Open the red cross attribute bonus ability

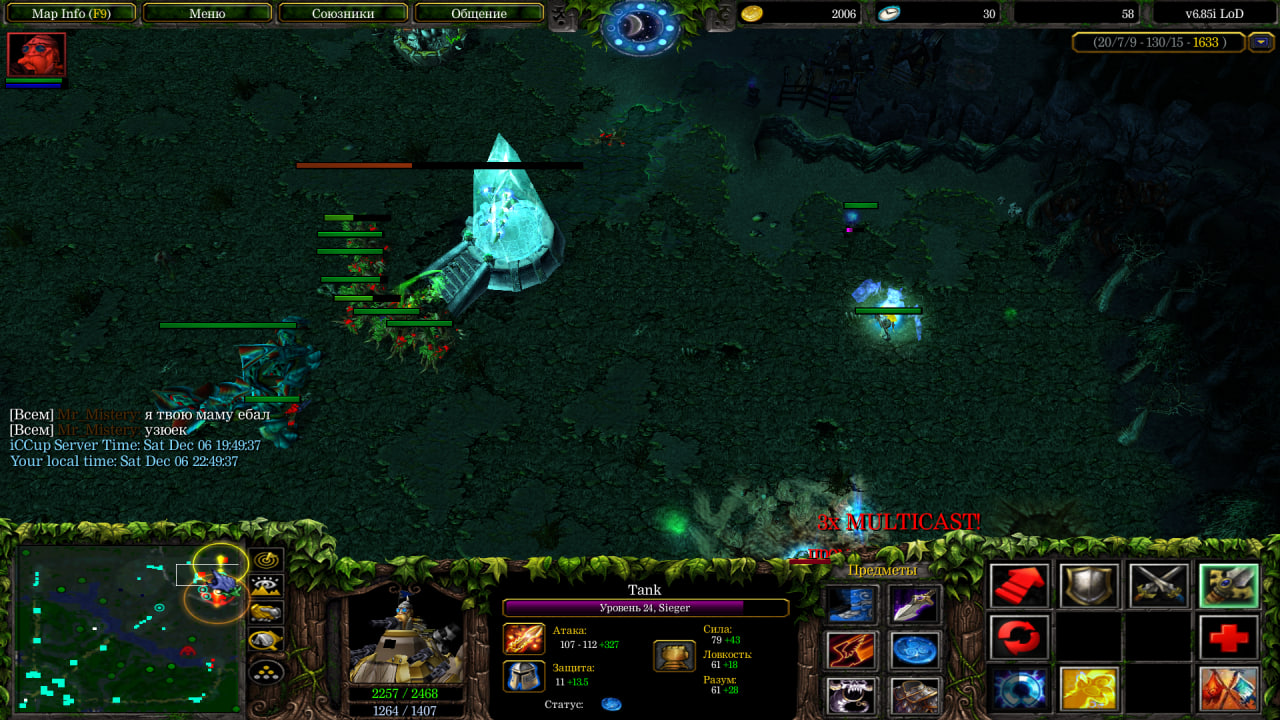pyautogui.click(x=1229, y=638)
